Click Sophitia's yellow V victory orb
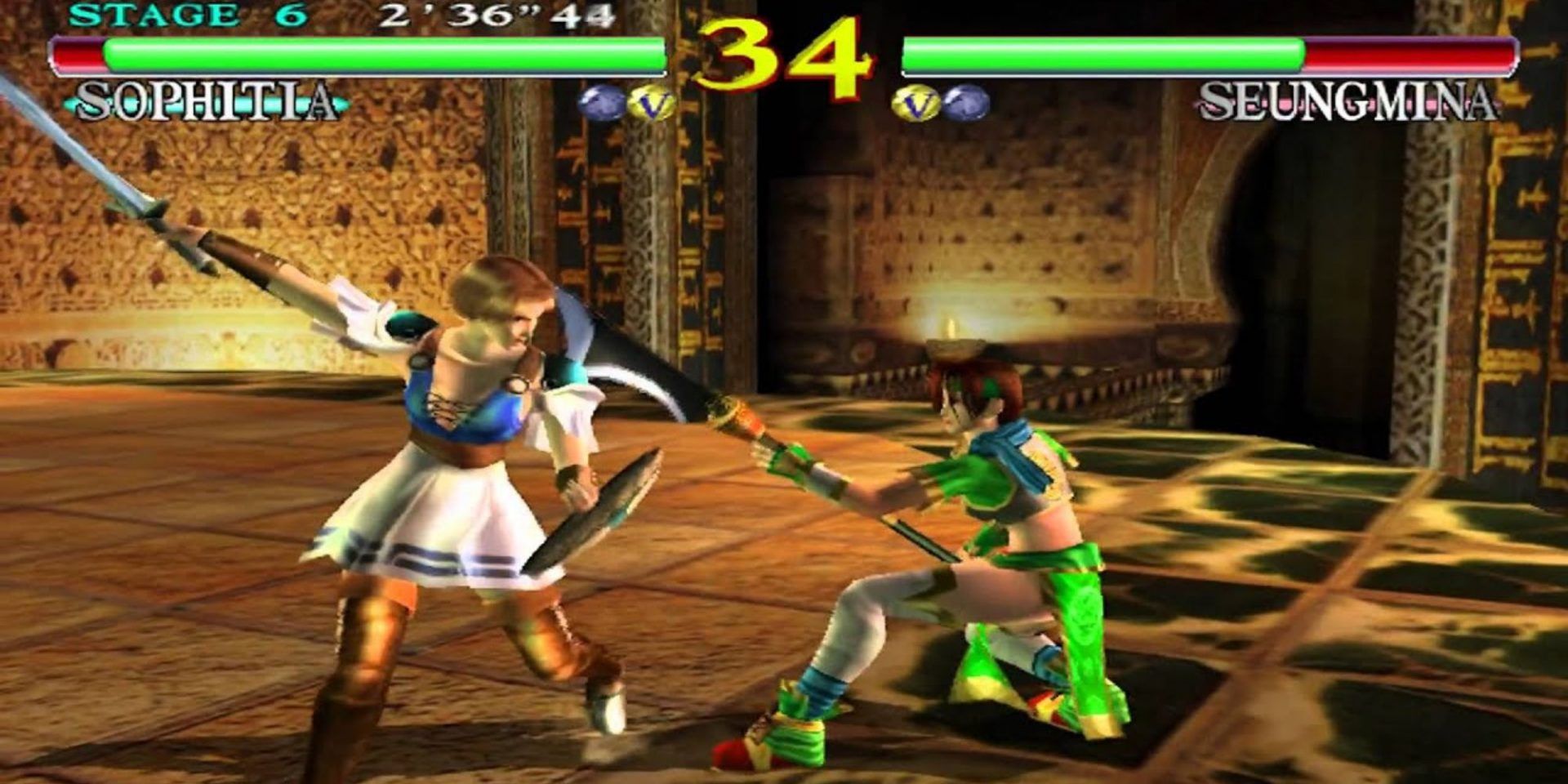Image resolution: width=1568 pixels, height=784 pixels. click(x=649, y=102)
